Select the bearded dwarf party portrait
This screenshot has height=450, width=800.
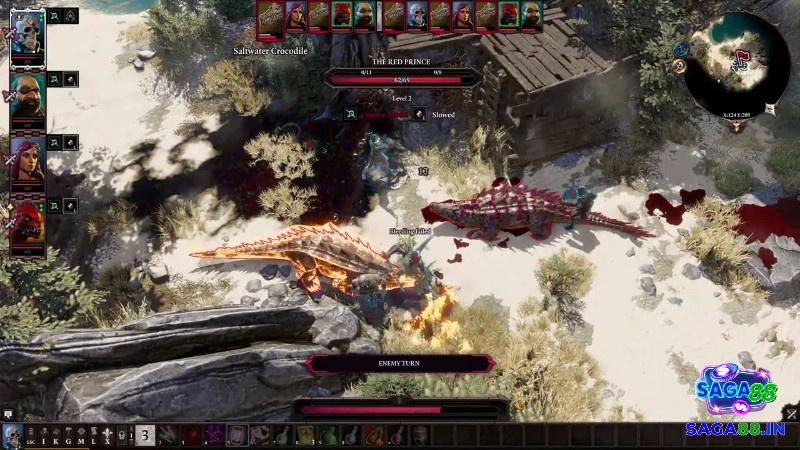(27, 99)
